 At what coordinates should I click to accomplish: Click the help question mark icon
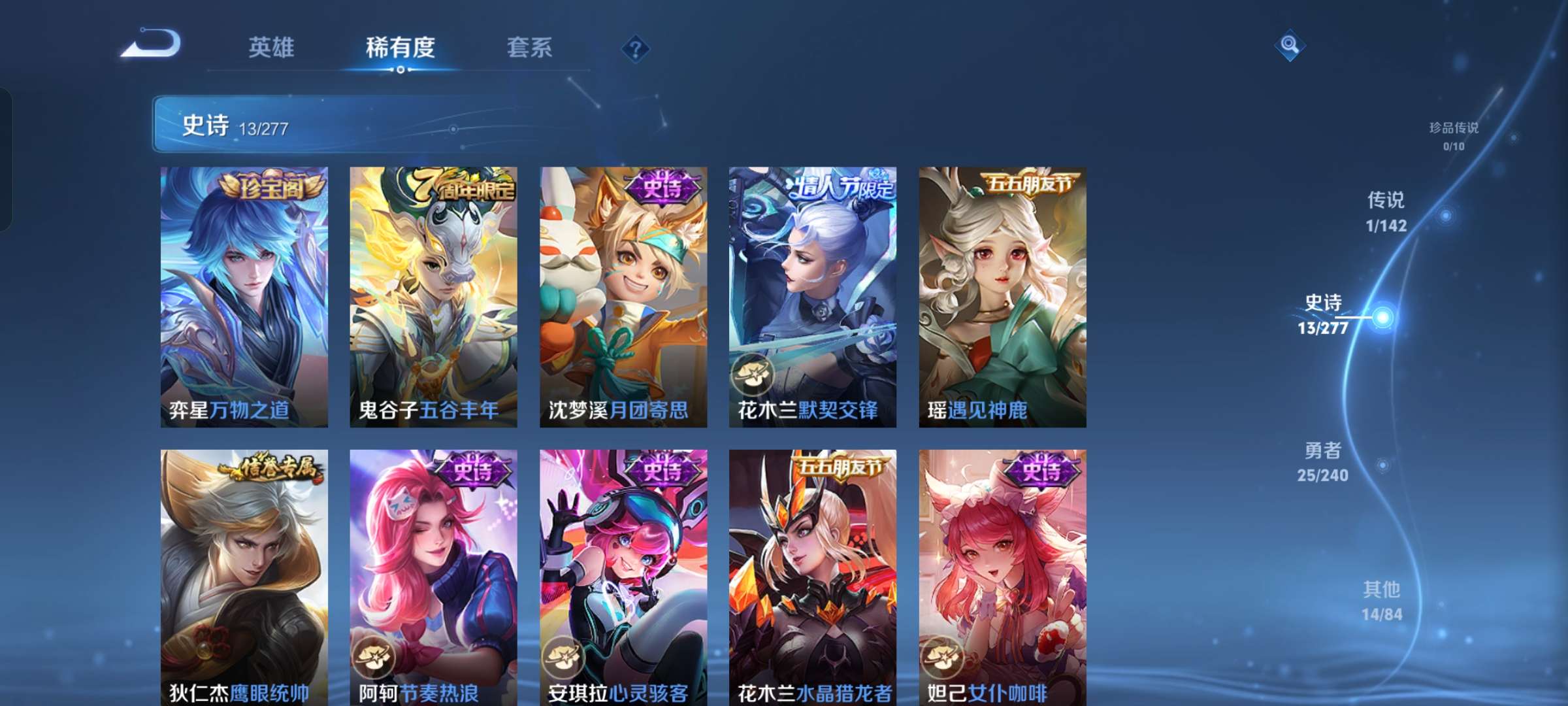pos(636,48)
